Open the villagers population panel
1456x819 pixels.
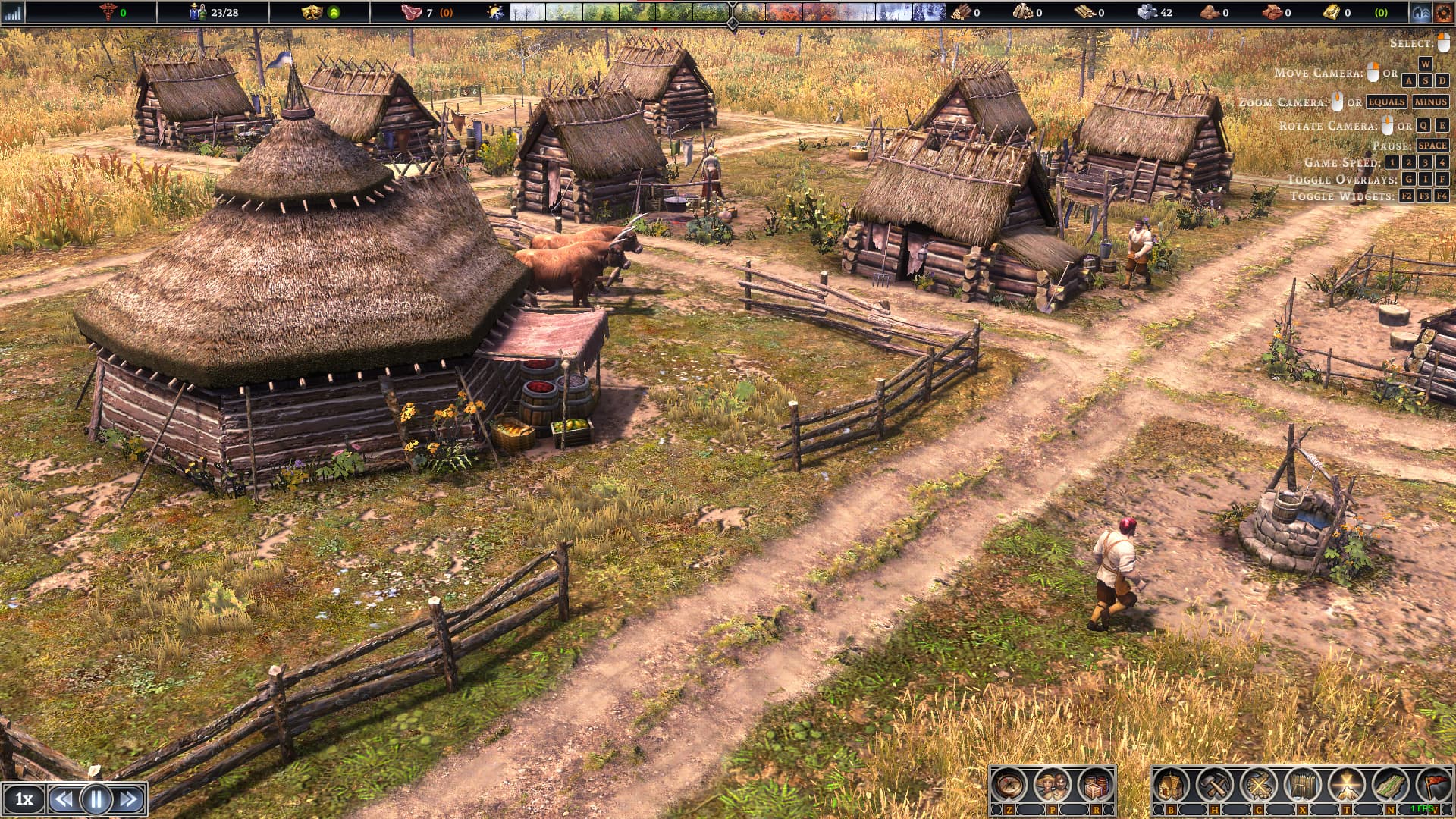tap(1053, 786)
